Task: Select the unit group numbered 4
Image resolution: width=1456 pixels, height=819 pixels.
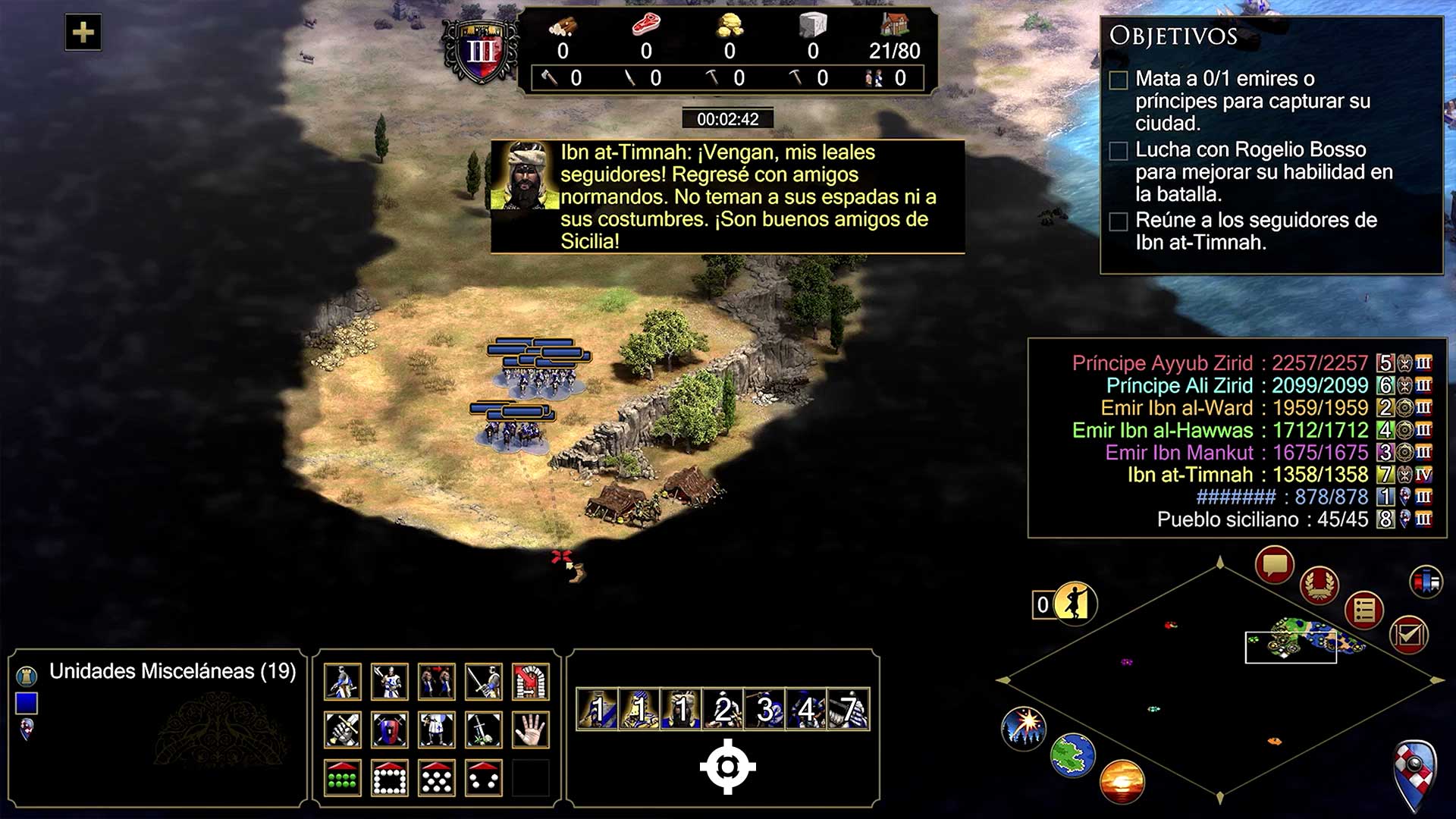Action: tap(807, 710)
